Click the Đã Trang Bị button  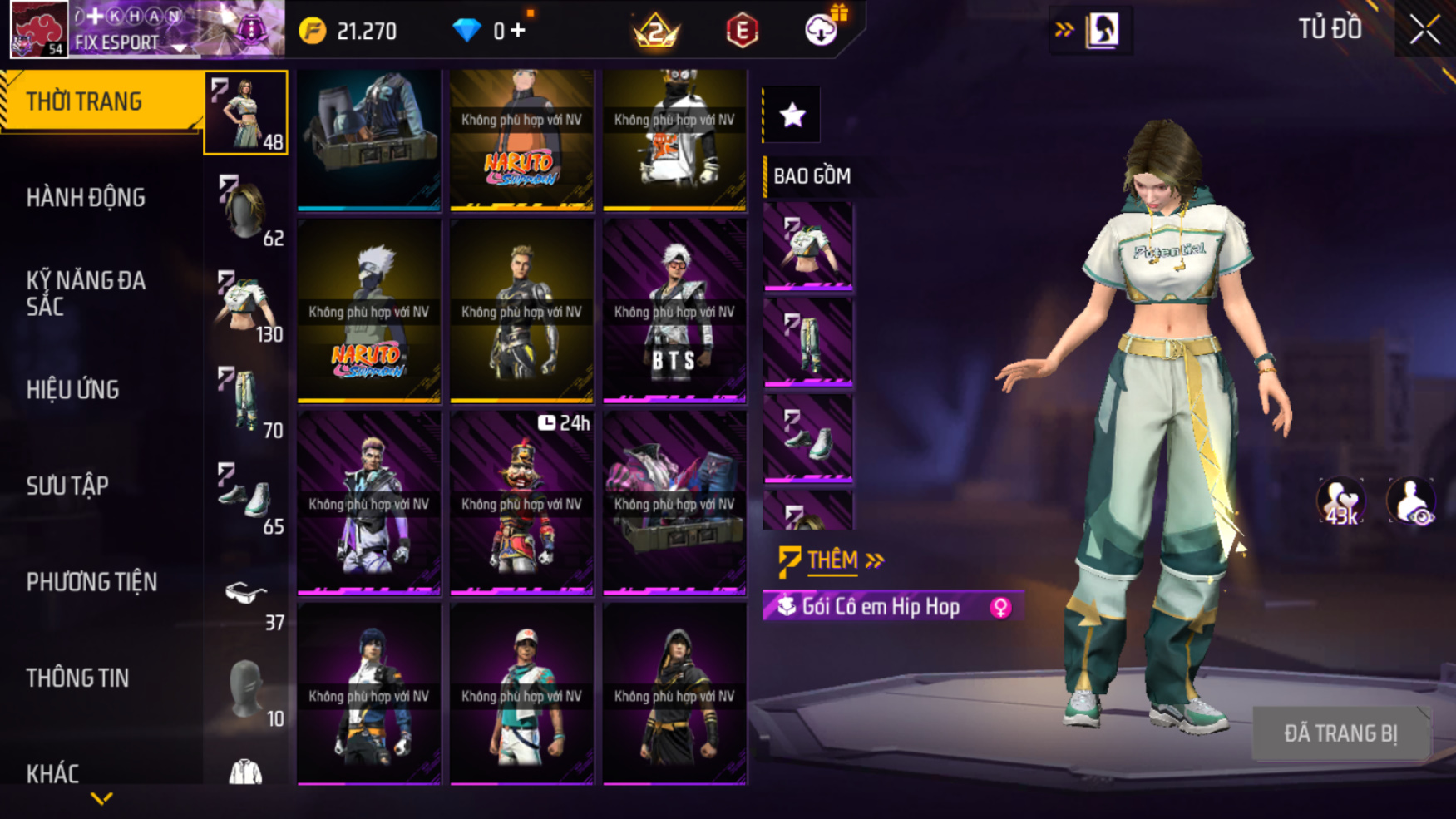coord(1340,733)
